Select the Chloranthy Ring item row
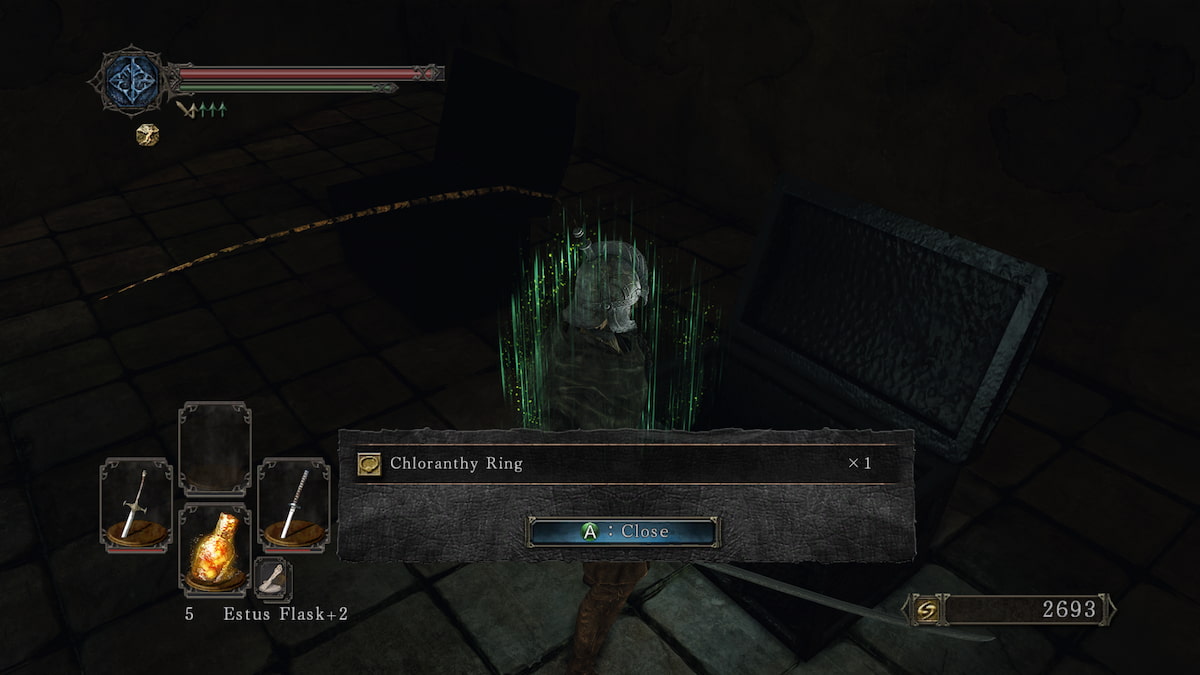Screen dimensions: 1200x675 point(623,464)
